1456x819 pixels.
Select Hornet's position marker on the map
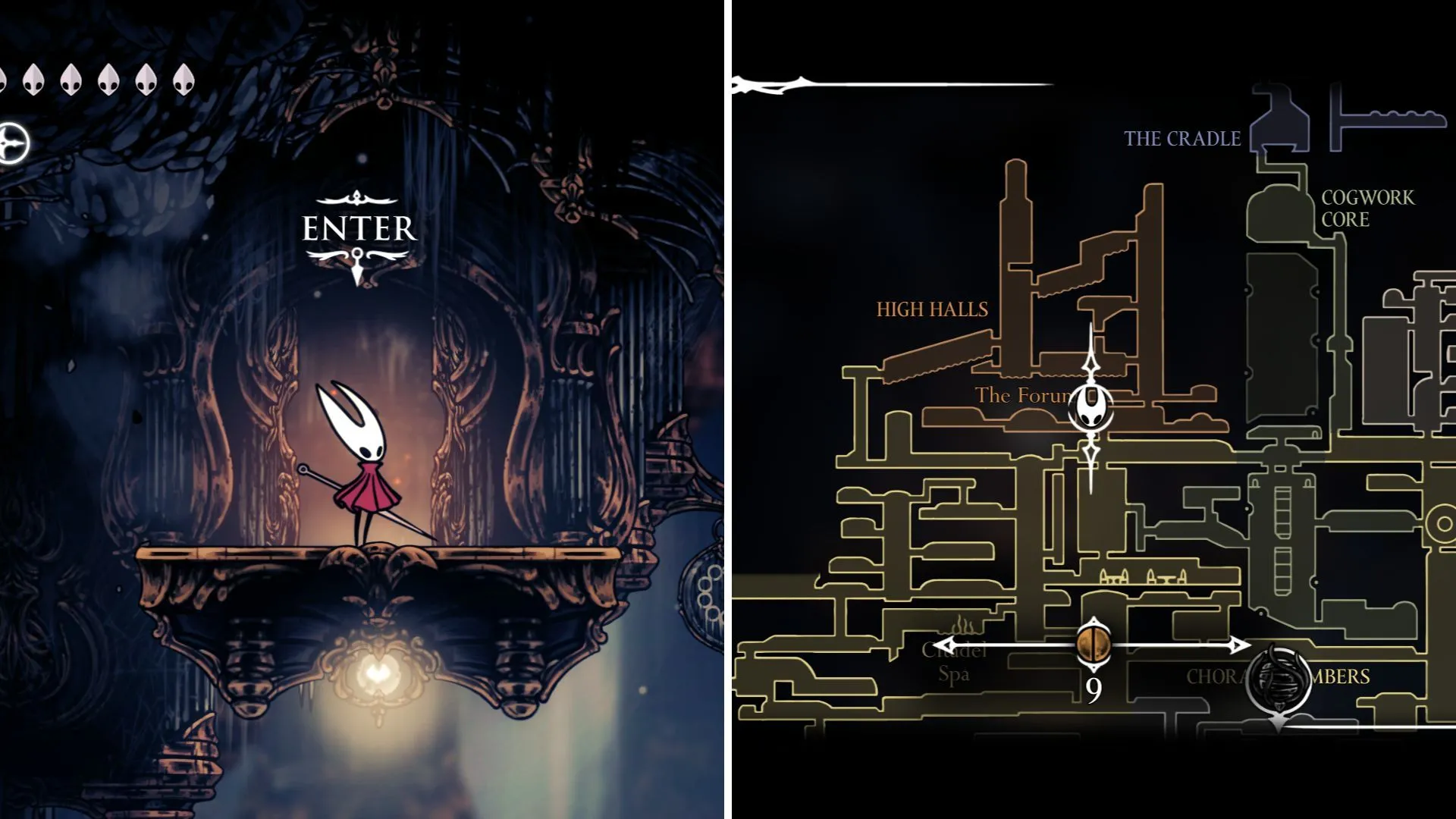pos(1090,408)
